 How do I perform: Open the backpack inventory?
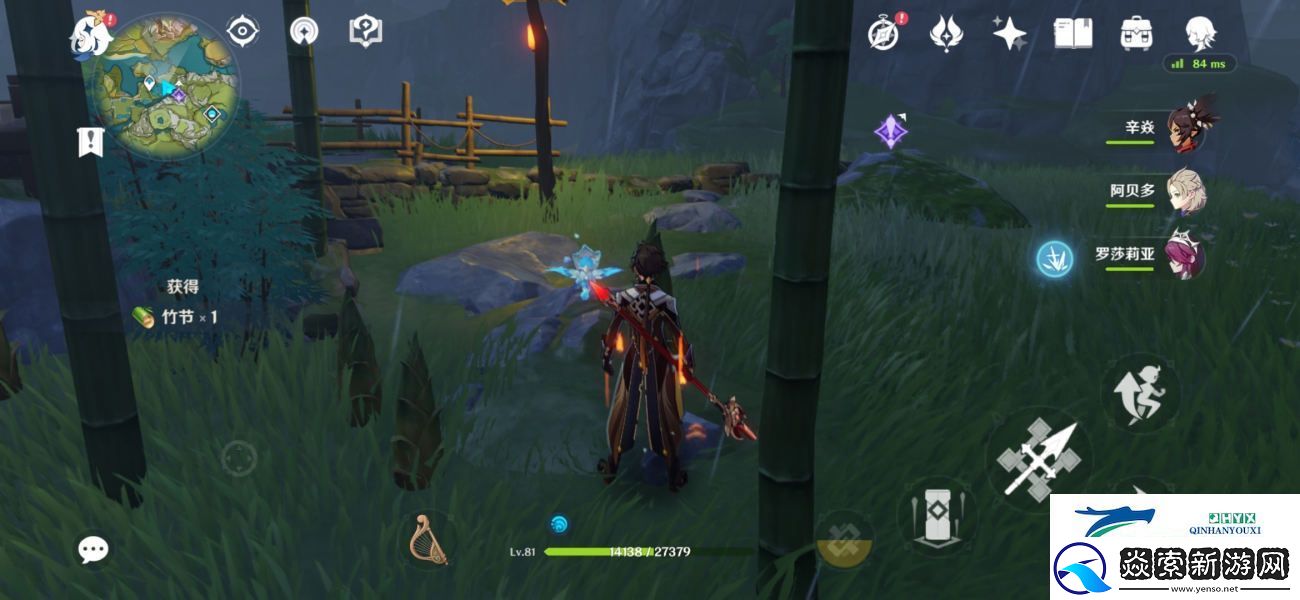coord(1136,34)
